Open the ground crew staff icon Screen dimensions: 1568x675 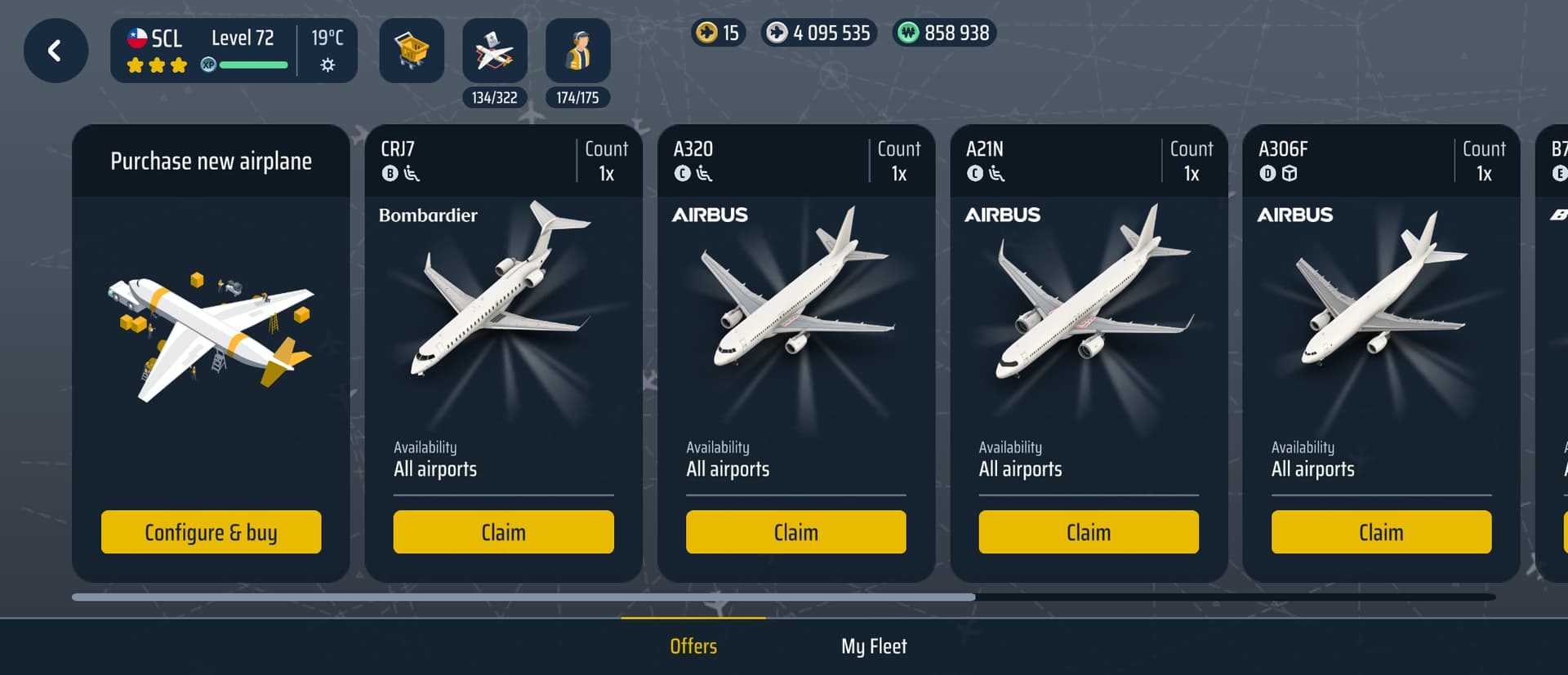(578, 51)
